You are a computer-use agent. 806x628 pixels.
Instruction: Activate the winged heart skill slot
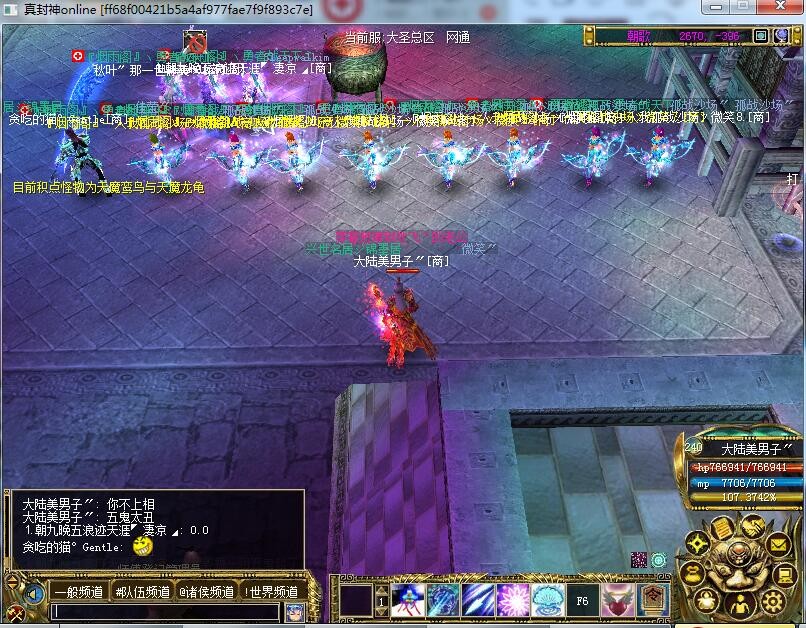pos(618,600)
